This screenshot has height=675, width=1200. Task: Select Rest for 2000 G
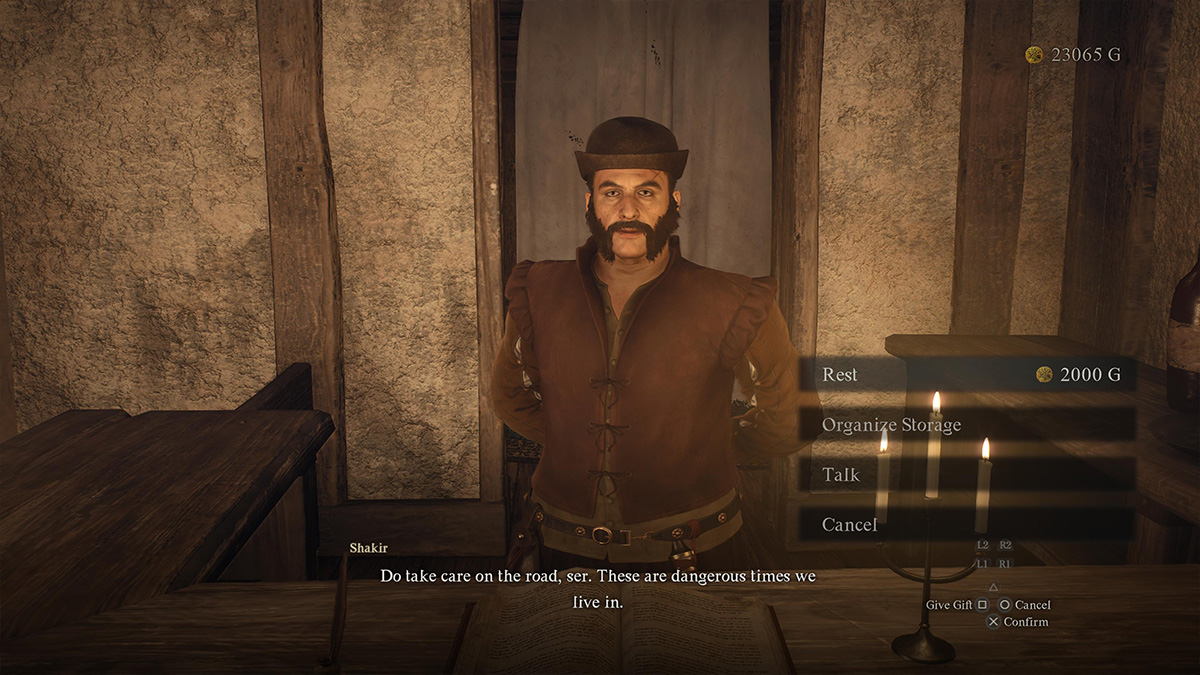tap(966, 375)
